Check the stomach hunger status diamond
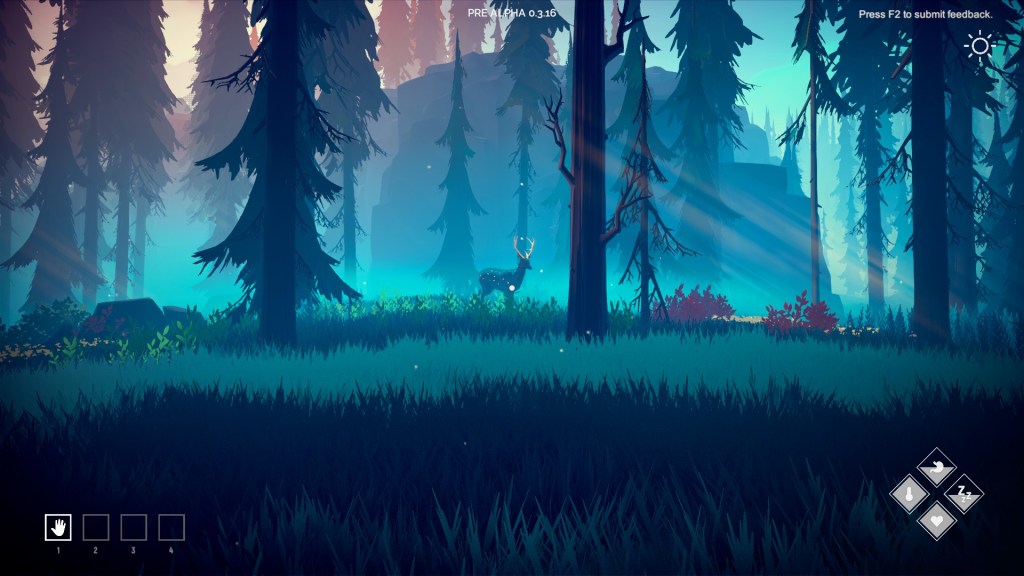Image resolution: width=1024 pixels, height=576 pixels. pyautogui.click(x=937, y=467)
